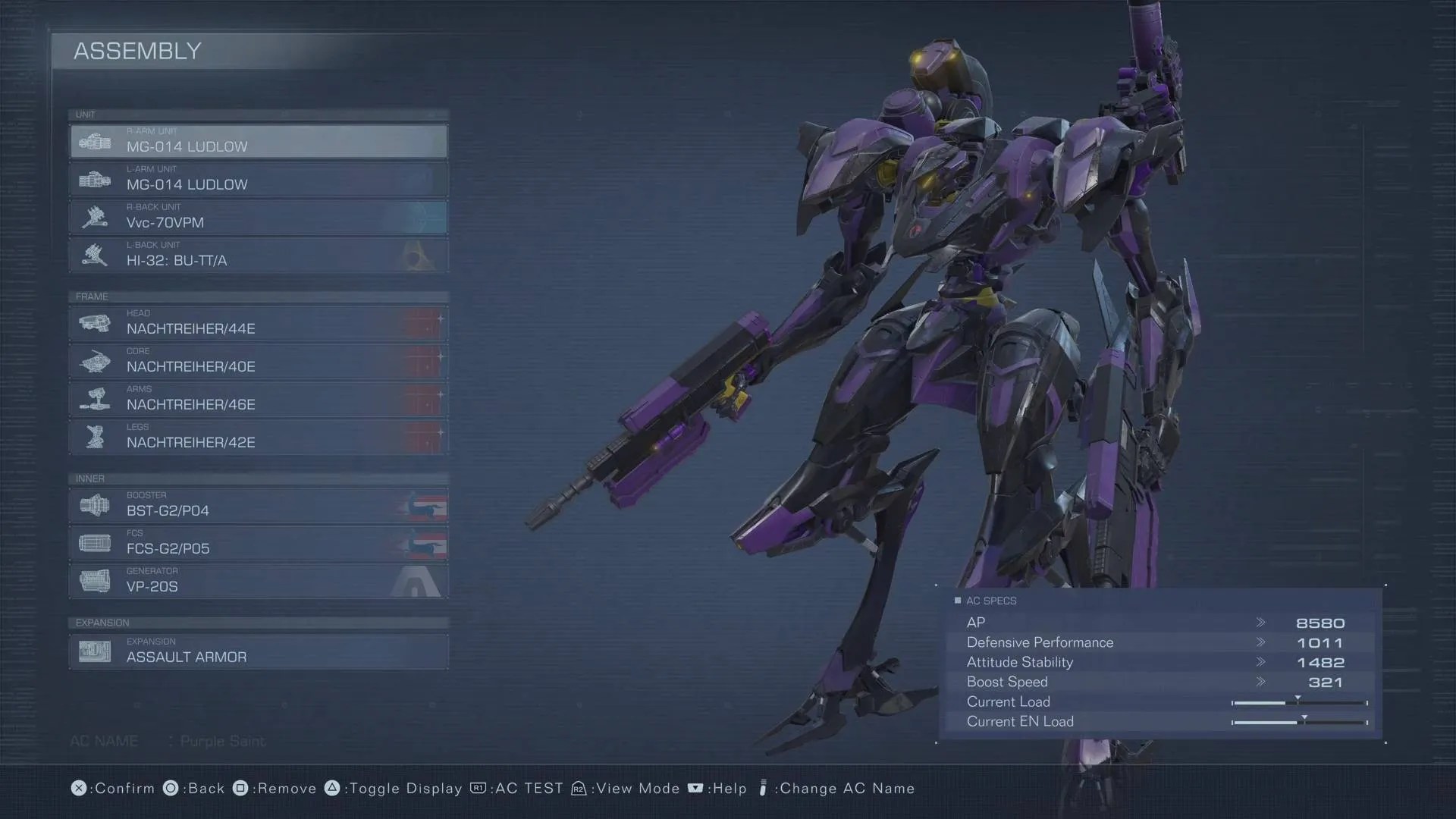This screenshot has width=1456, height=819.
Task: Open the BOOSTER BST-G2/P04 slot
Action: [x=258, y=506]
